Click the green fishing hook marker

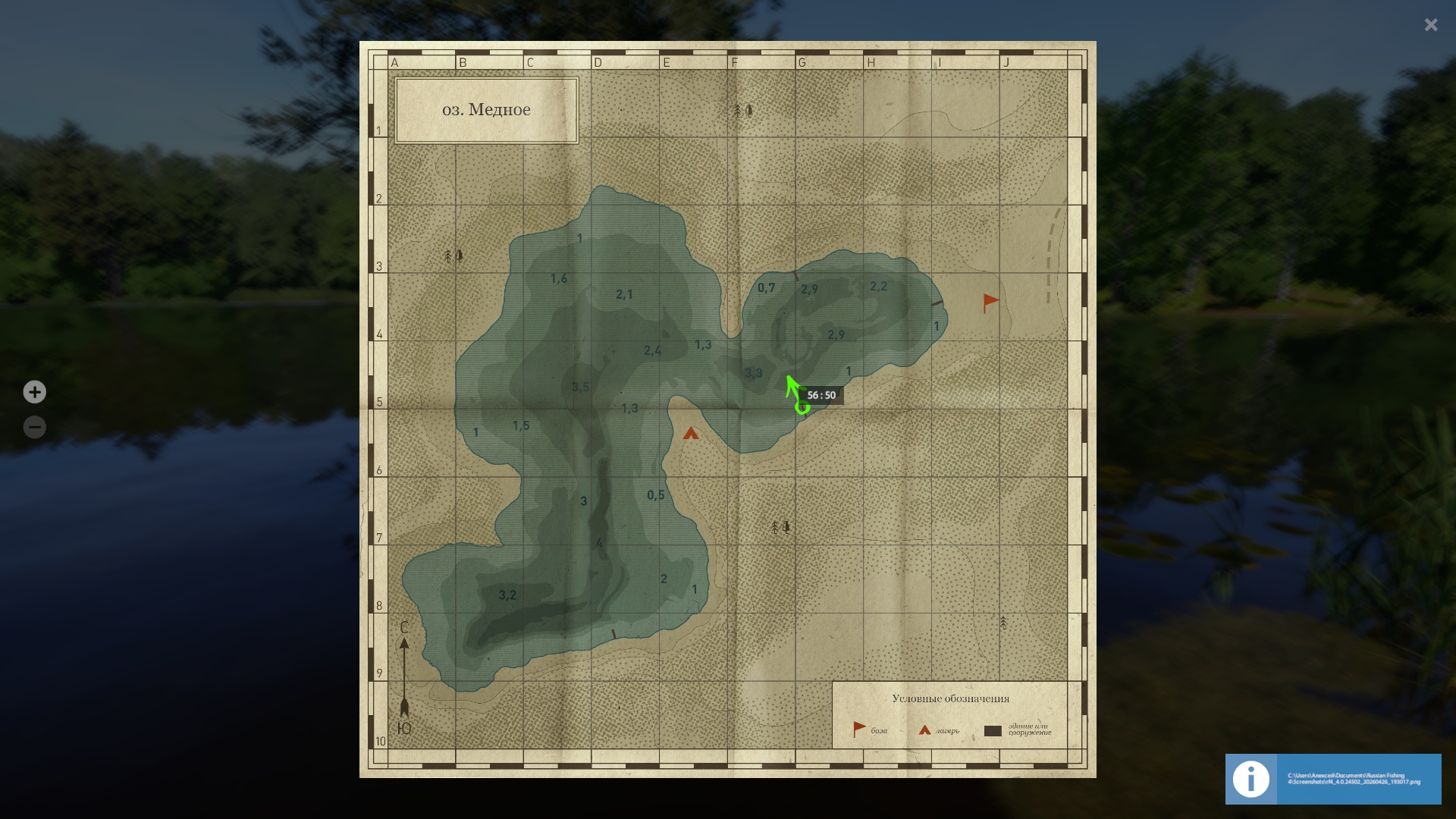click(798, 394)
